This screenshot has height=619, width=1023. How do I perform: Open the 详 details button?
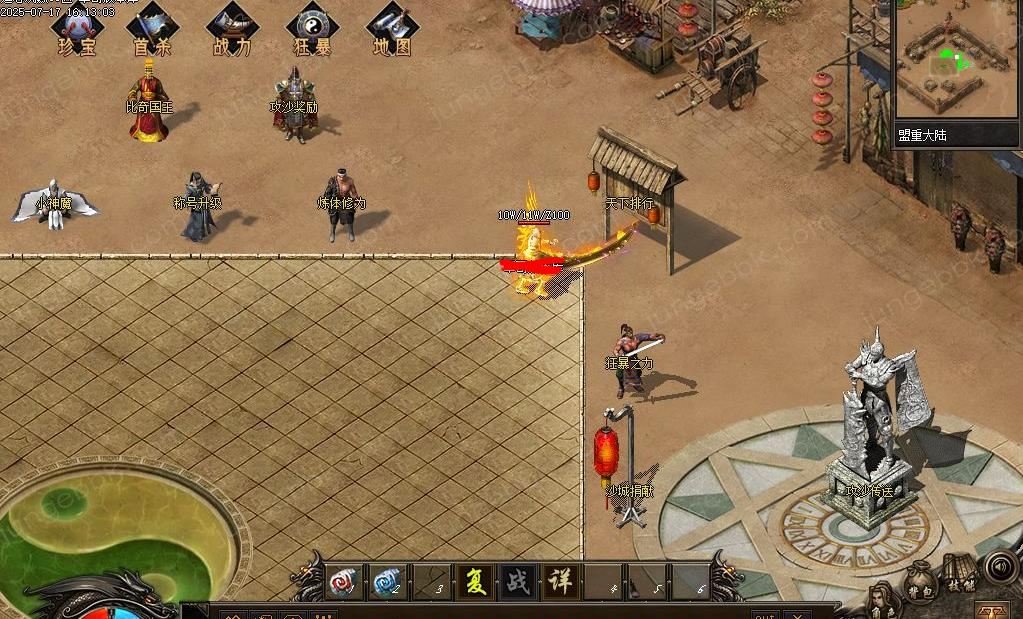pyautogui.click(x=561, y=581)
